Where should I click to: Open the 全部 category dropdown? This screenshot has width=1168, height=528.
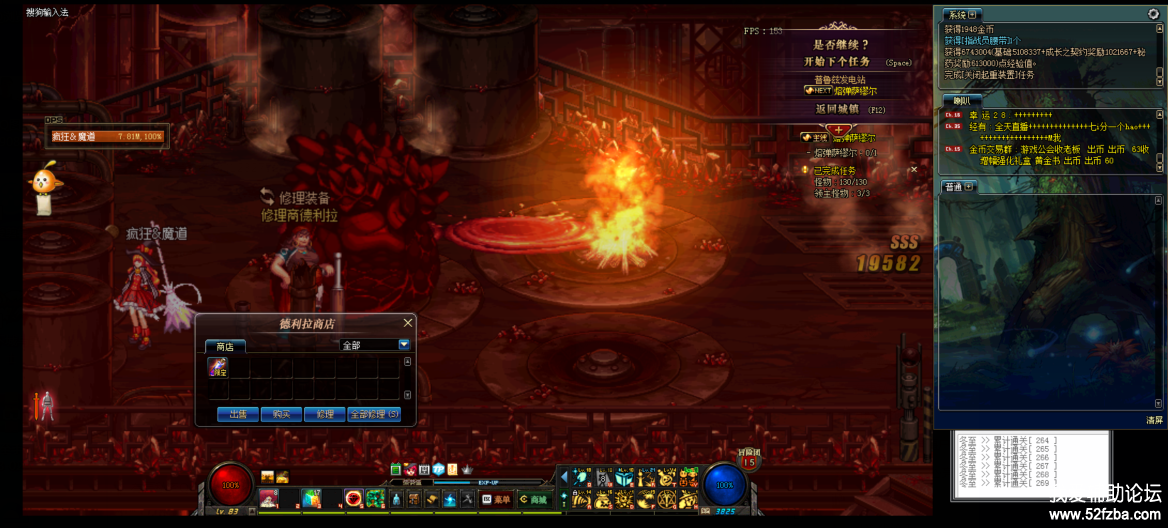[x=404, y=344]
